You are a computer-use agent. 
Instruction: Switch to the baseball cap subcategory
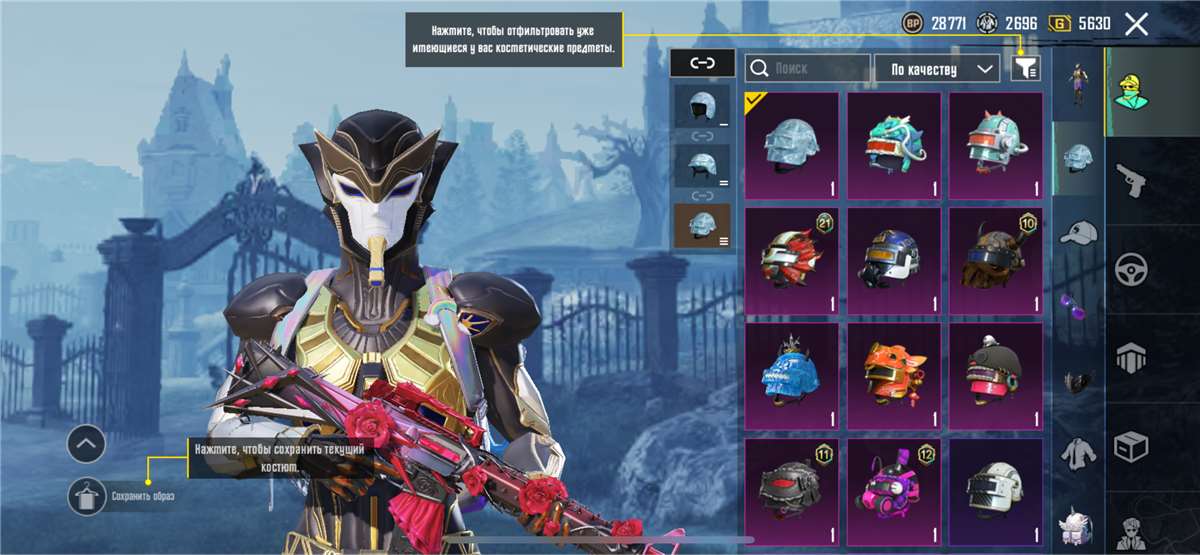click(x=1078, y=232)
